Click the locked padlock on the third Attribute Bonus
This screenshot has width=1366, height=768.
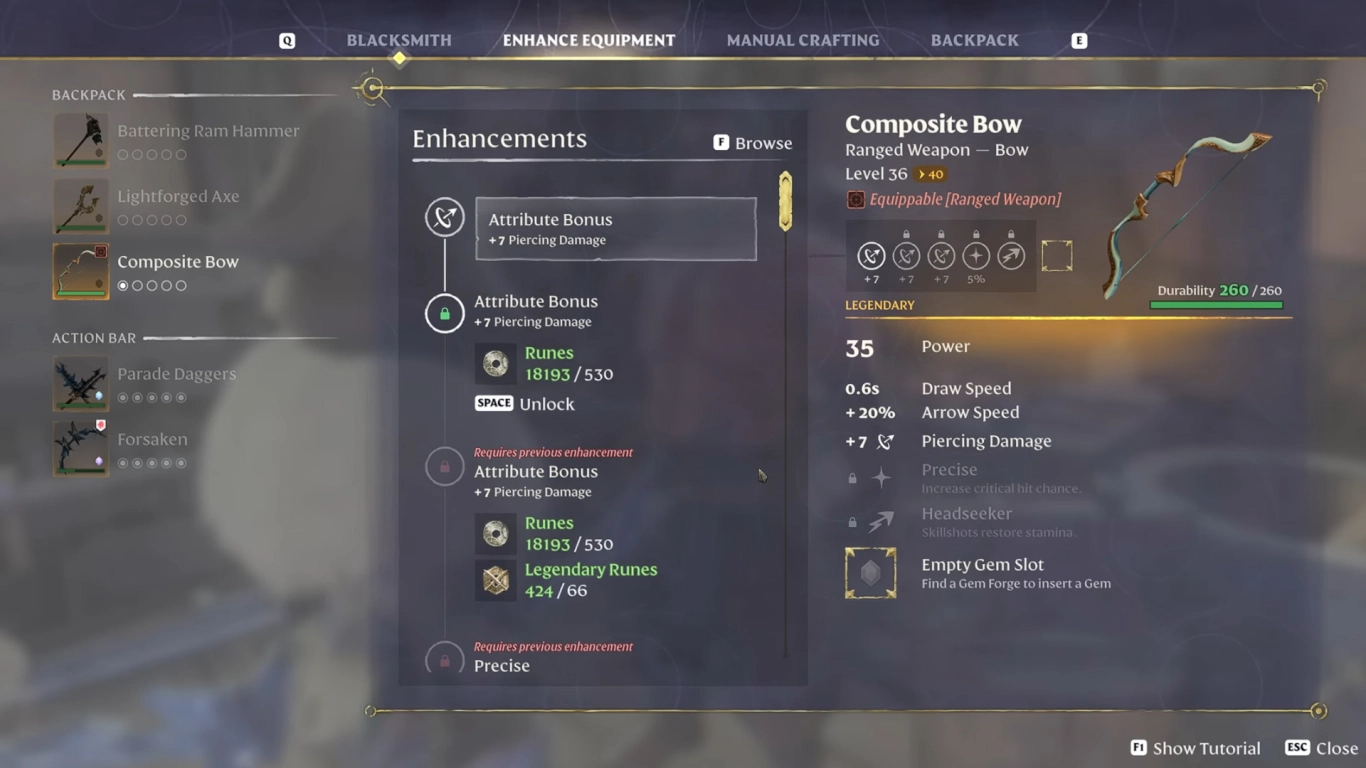click(444, 466)
